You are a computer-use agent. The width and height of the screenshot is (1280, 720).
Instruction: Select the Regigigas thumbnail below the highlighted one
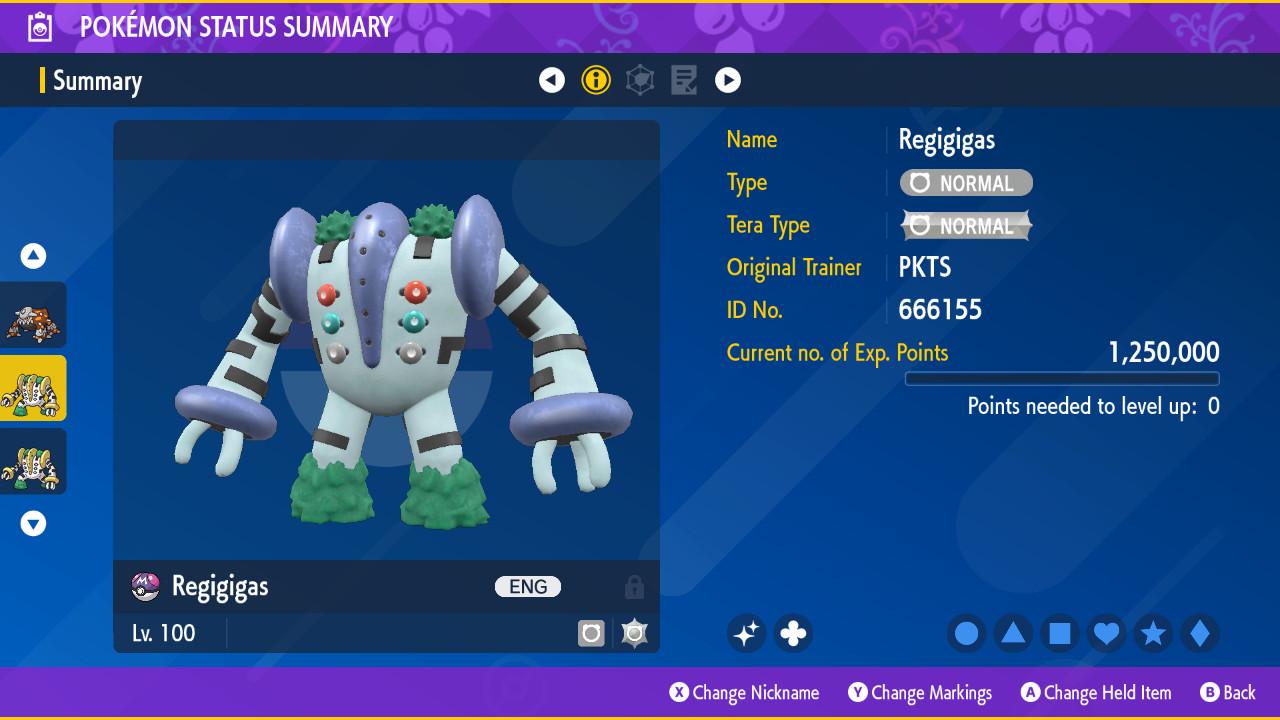click(x=33, y=462)
